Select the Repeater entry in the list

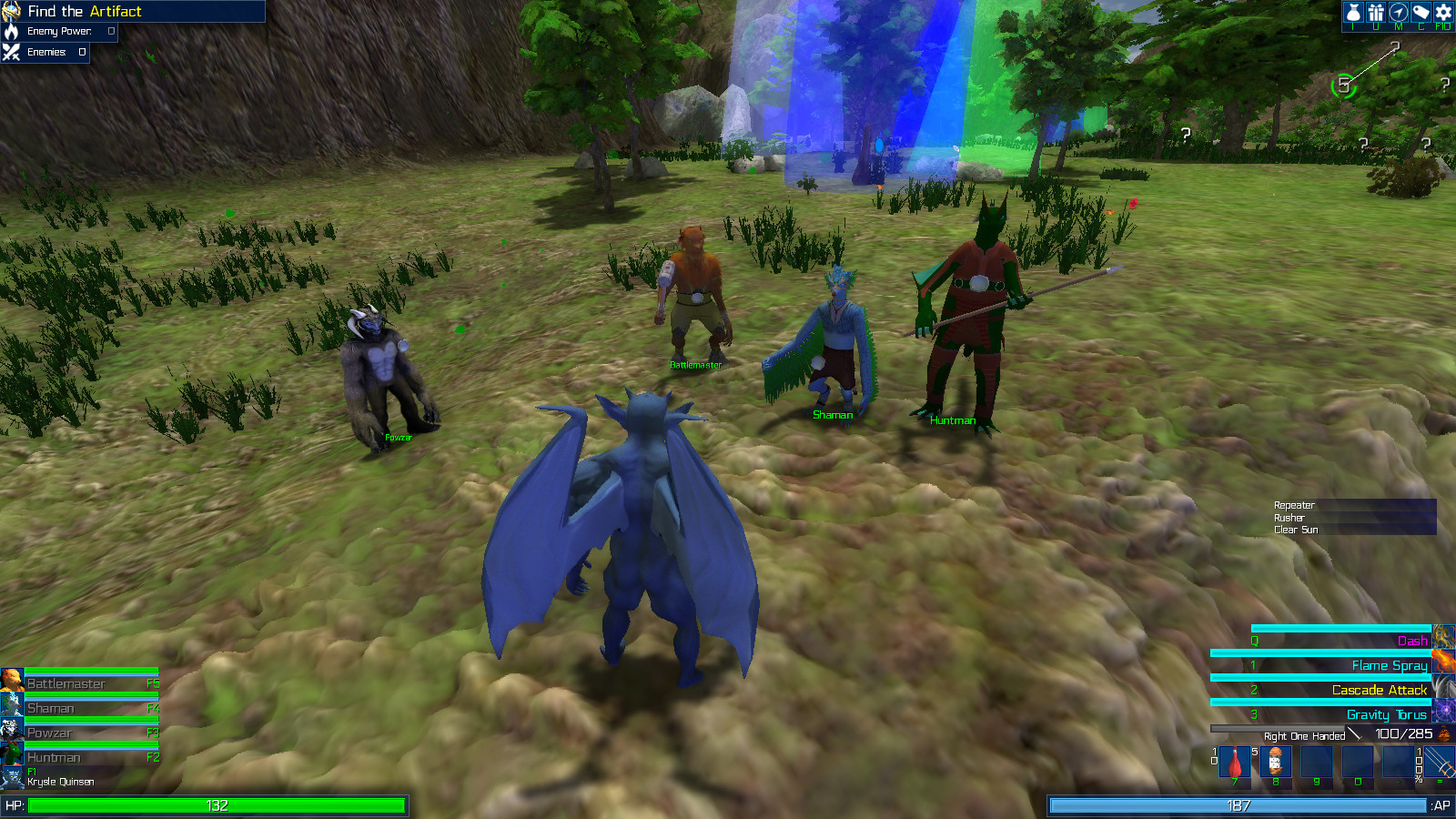point(1296,504)
